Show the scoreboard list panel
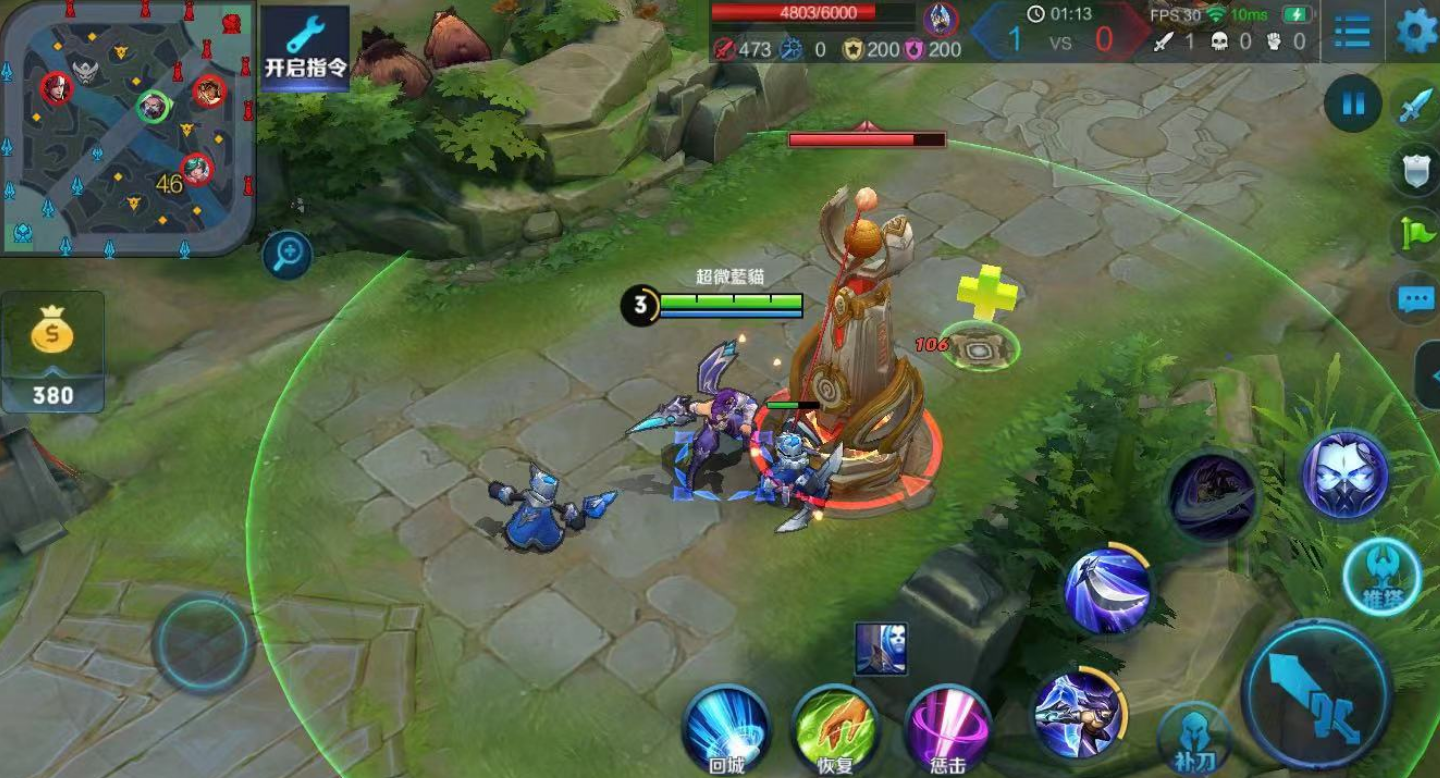 [x=1352, y=31]
